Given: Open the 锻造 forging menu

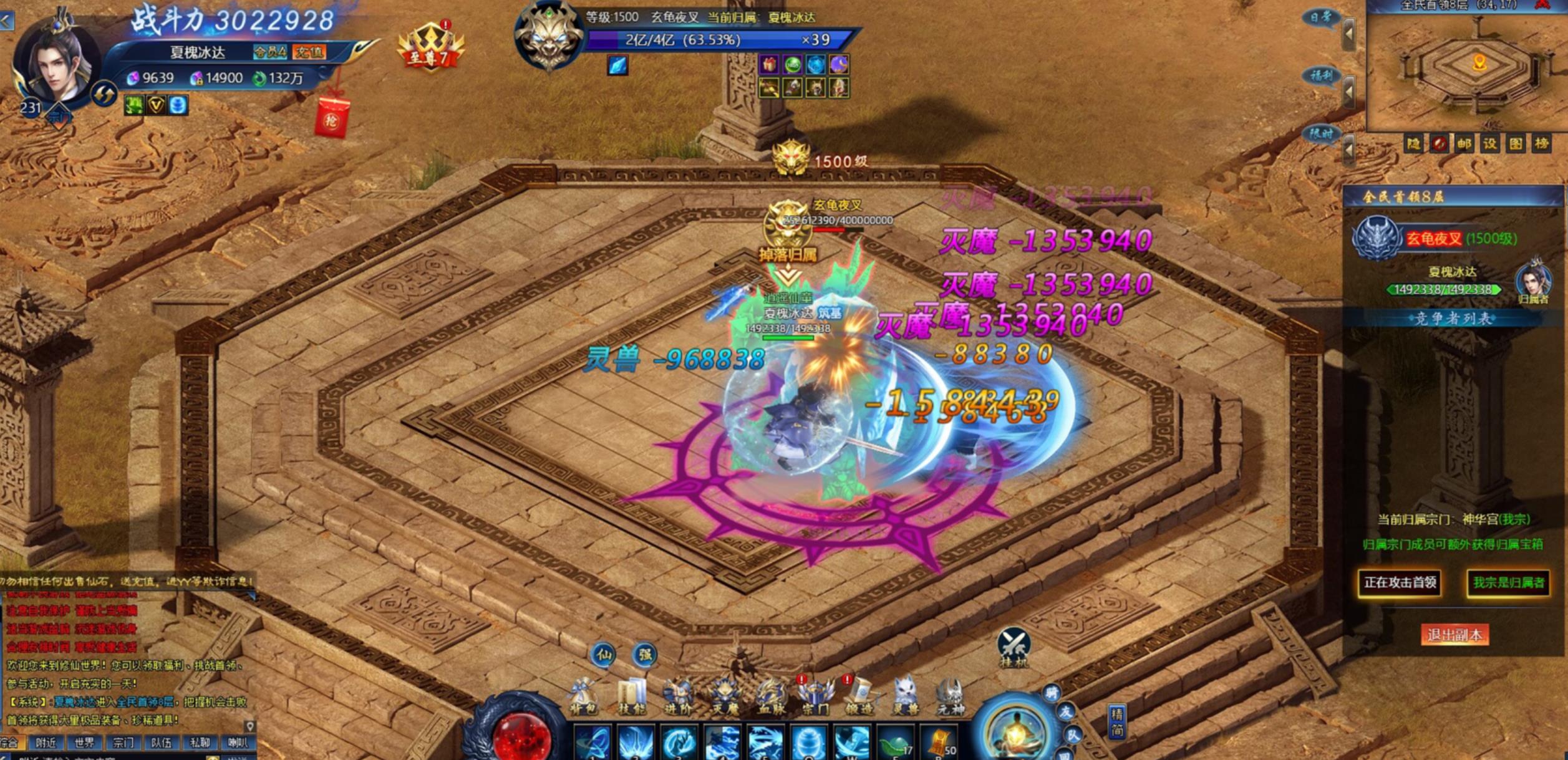Looking at the screenshot, I should click(859, 696).
